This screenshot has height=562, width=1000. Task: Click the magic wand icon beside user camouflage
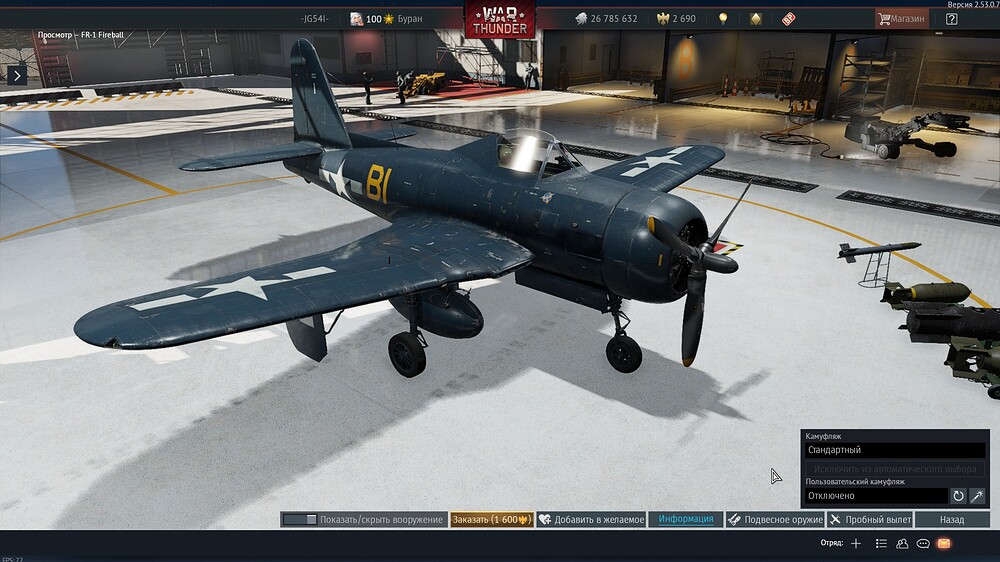coord(978,496)
